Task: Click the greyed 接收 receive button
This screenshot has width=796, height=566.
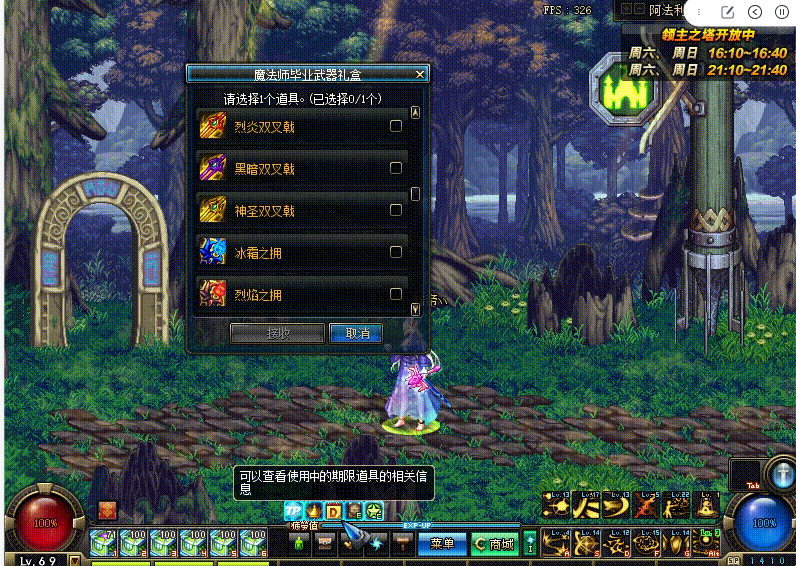Action: (x=277, y=333)
